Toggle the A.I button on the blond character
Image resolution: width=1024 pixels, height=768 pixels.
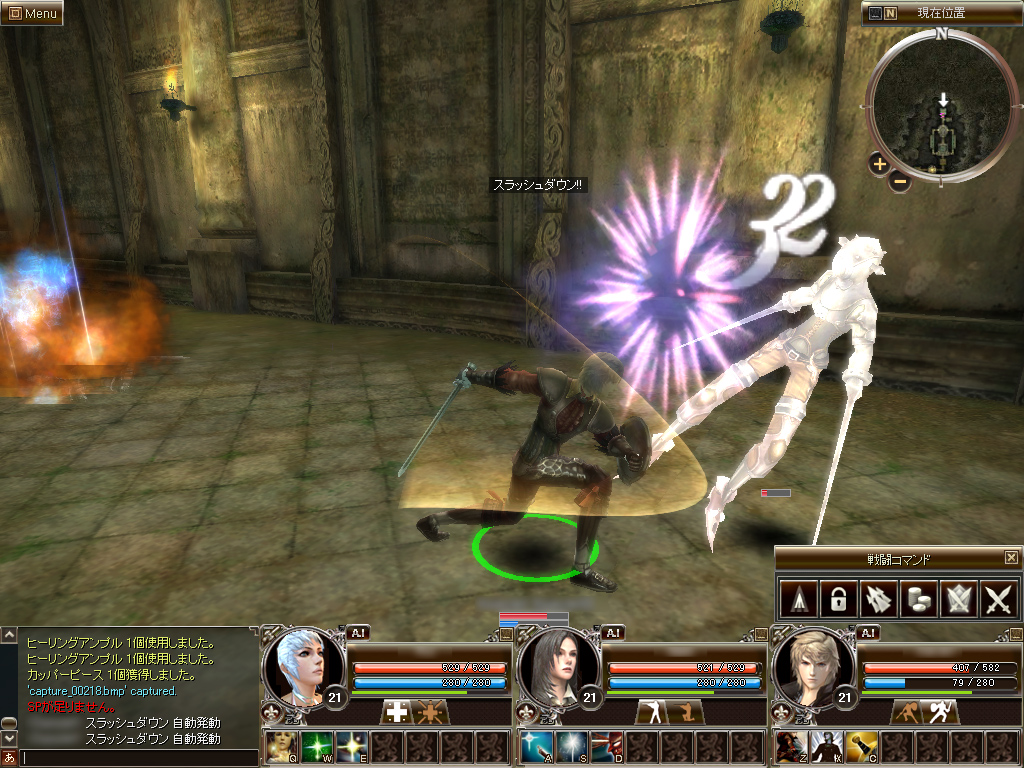(x=869, y=632)
